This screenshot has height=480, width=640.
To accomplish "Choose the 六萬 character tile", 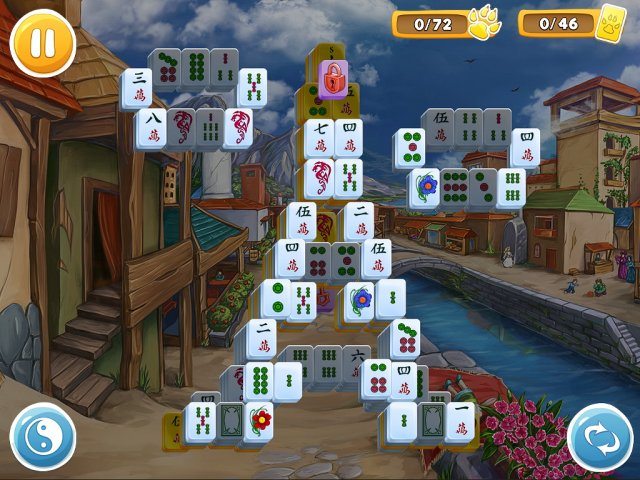I will [x=355, y=363].
